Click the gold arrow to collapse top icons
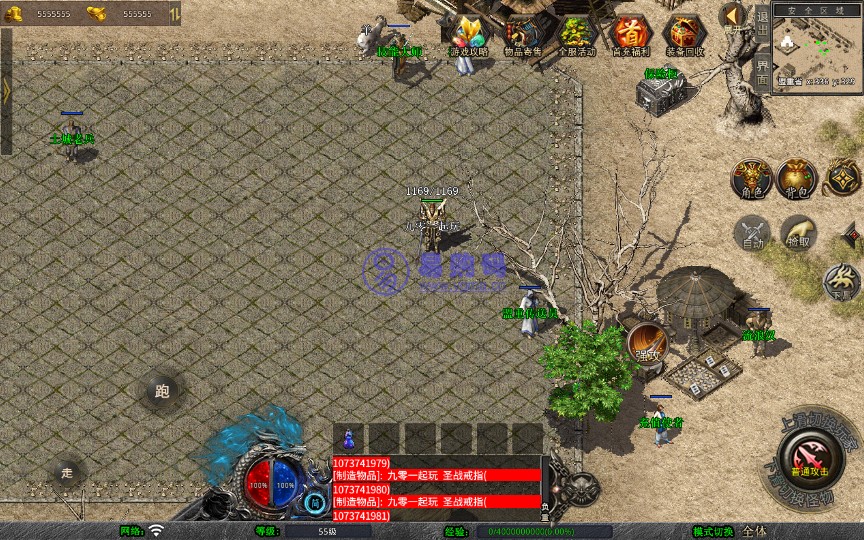 tap(733, 16)
